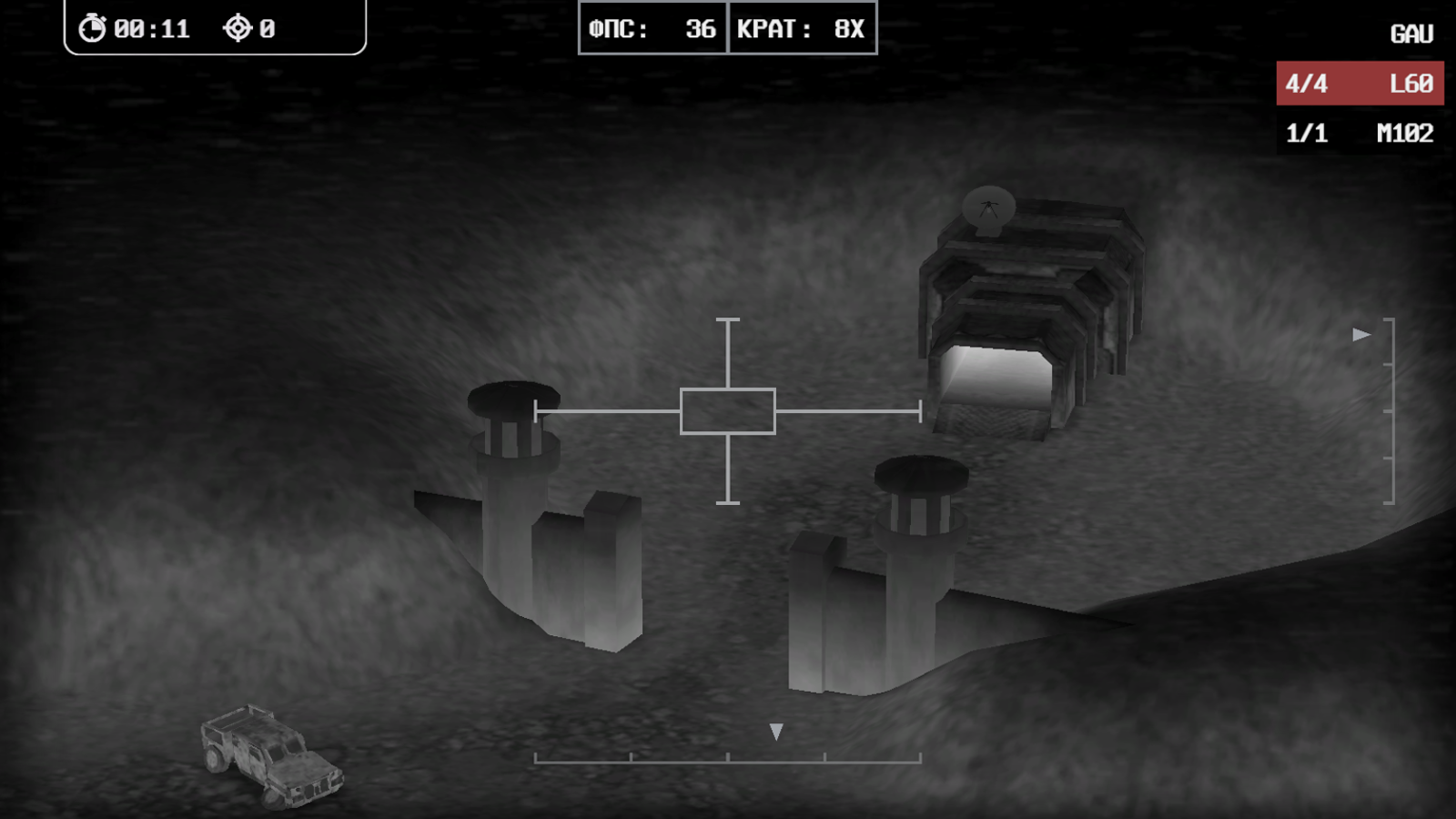Click the central targeting reticle box
This screenshot has width=1456, height=819.
click(727, 410)
